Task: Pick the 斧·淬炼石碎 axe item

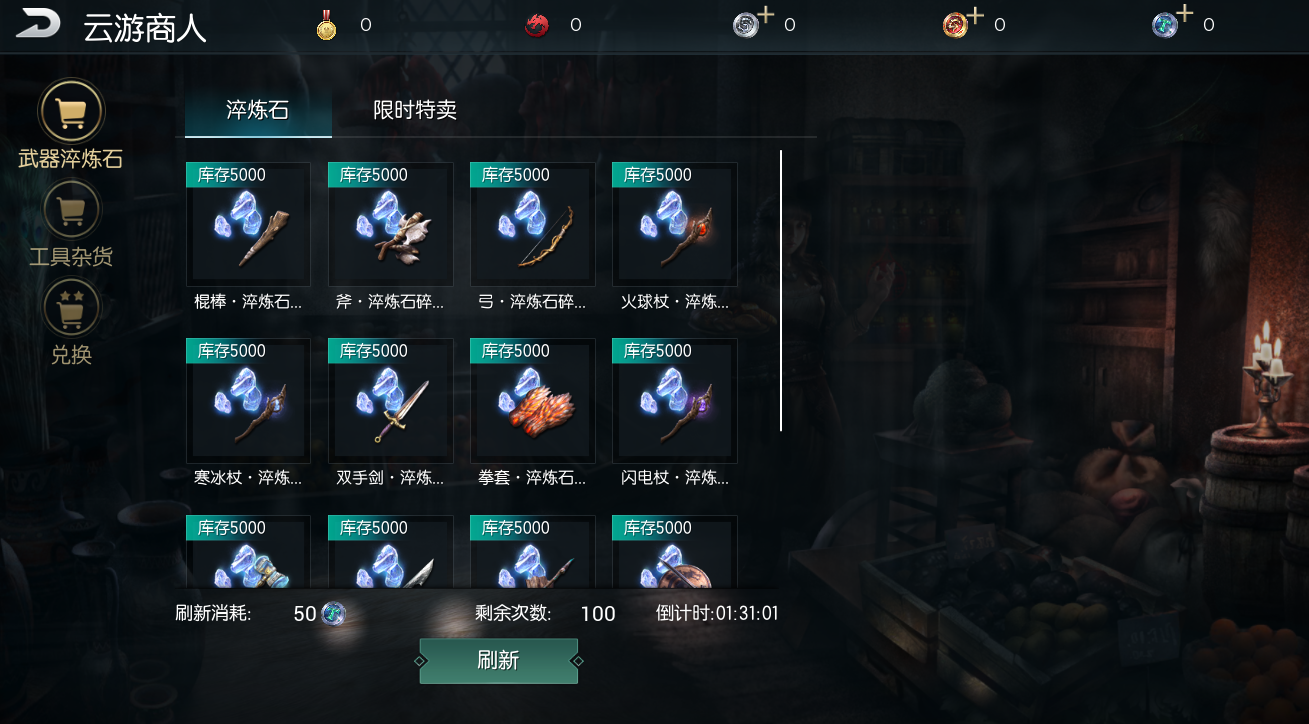Action: tap(390, 225)
